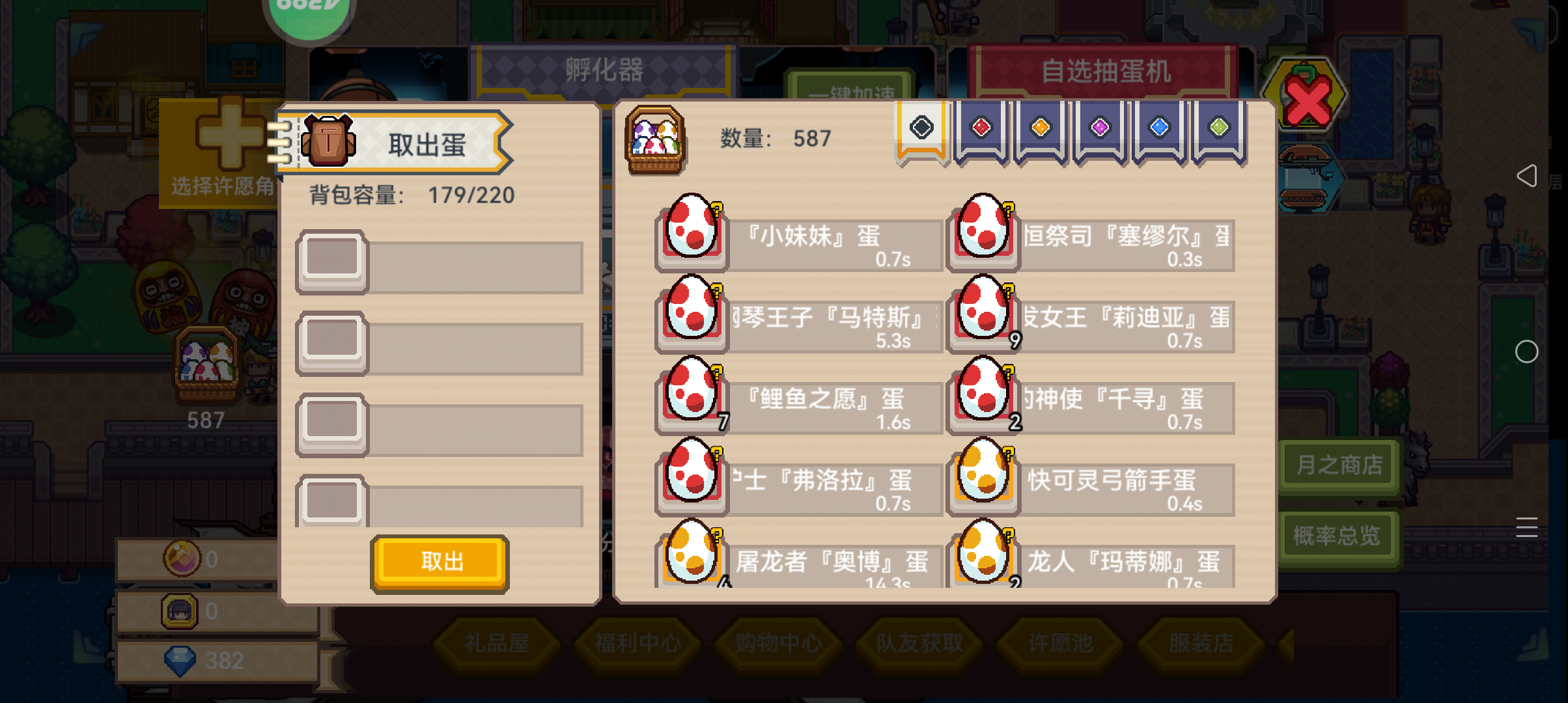
Task: Open the 月之商店 shop
Action: (x=1339, y=464)
